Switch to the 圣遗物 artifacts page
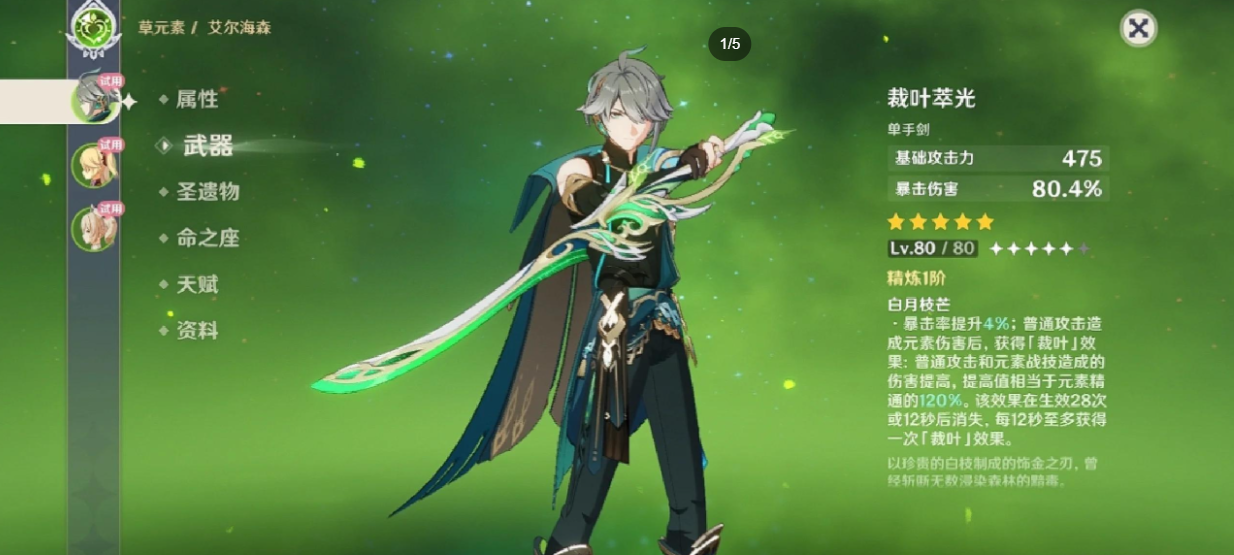This screenshot has height=555, width=1234. pos(207,192)
